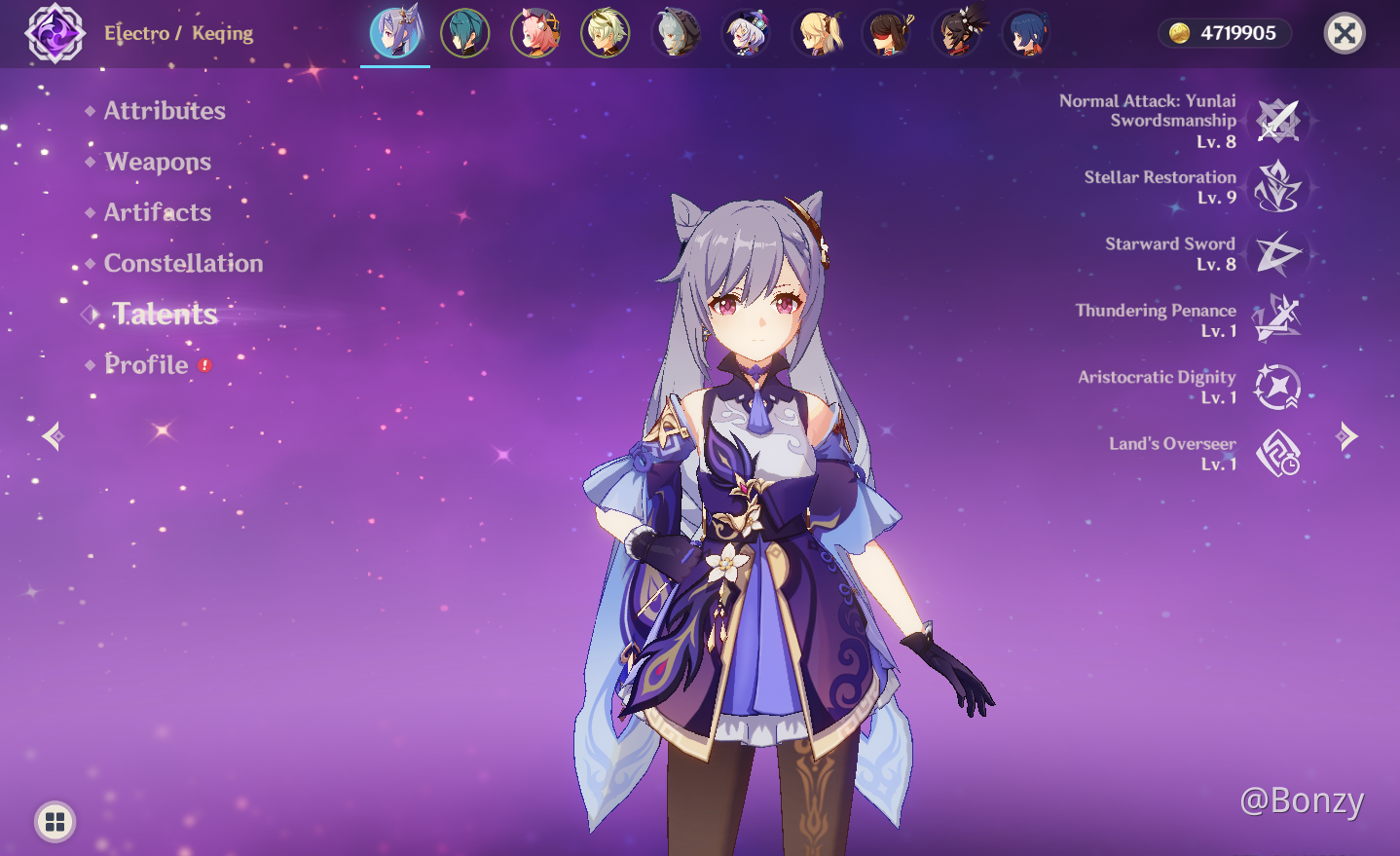This screenshot has width=1400, height=856.
Task: Select the Aristocratic Dignity talent icon
Action: pyautogui.click(x=1278, y=388)
